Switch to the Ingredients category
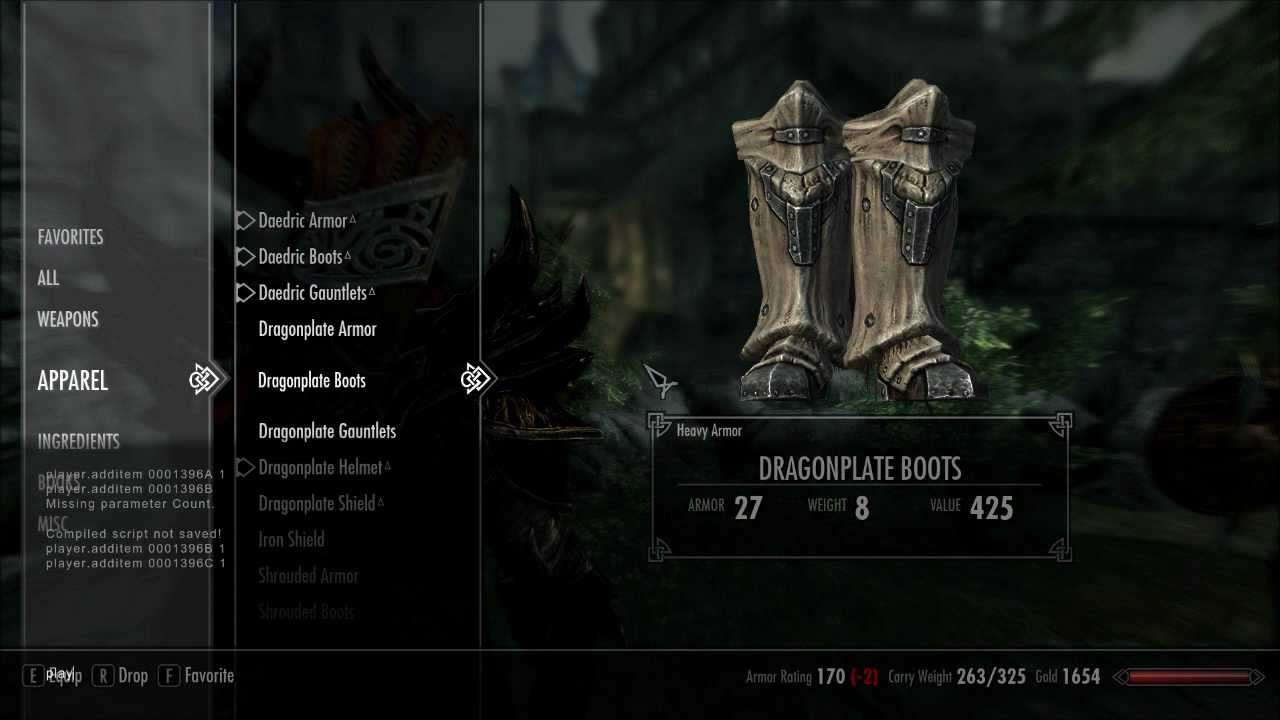1280x720 pixels. 78,441
